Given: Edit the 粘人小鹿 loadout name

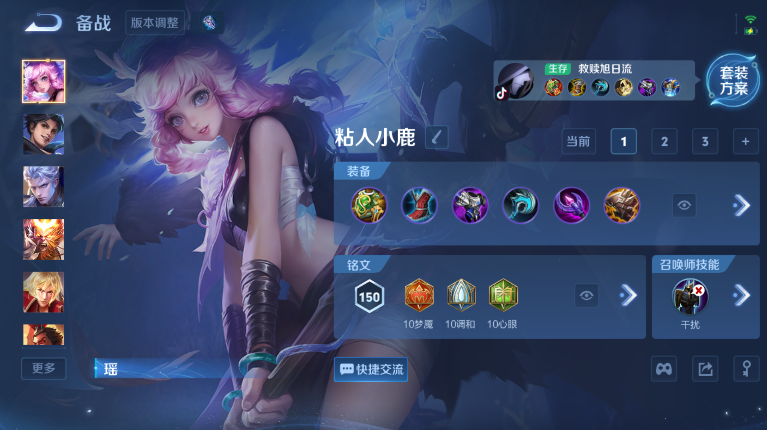Looking at the screenshot, I should (x=437, y=137).
